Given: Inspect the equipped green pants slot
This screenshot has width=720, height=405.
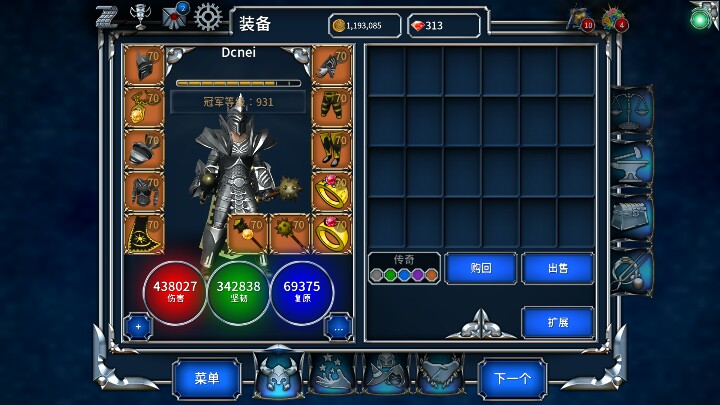Looking at the screenshot, I should (x=332, y=107).
